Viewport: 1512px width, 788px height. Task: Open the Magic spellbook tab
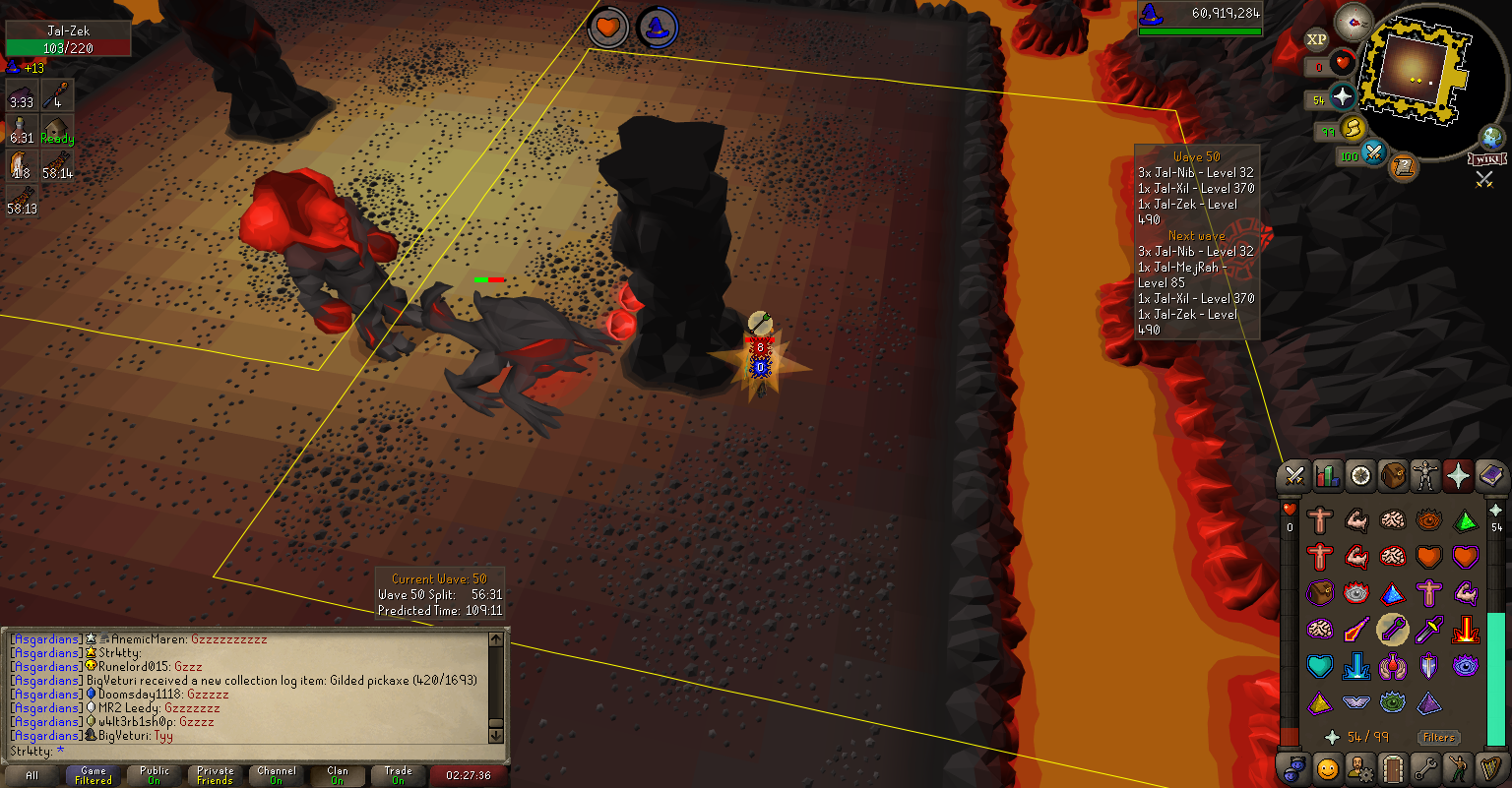[1491, 477]
